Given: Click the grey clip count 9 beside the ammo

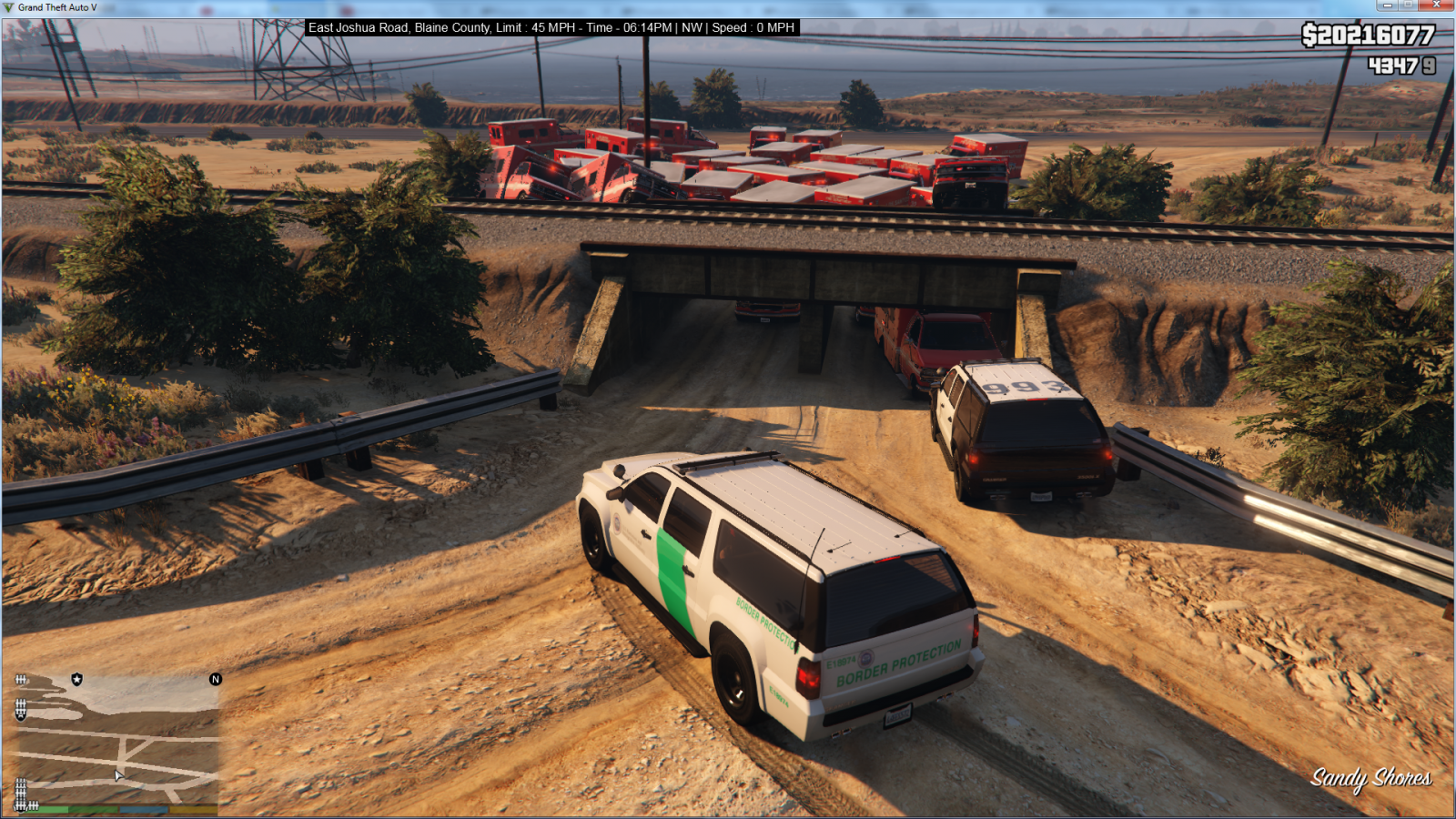Looking at the screenshot, I should (1427, 65).
